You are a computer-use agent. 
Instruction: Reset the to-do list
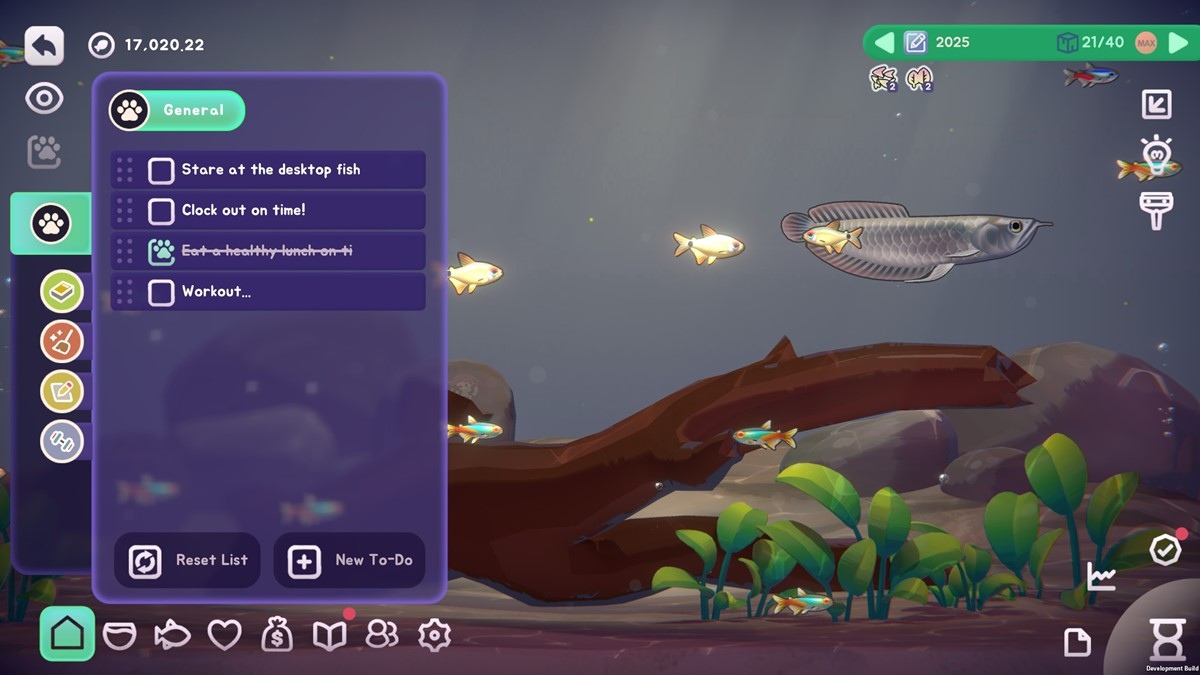click(x=188, y=561)
